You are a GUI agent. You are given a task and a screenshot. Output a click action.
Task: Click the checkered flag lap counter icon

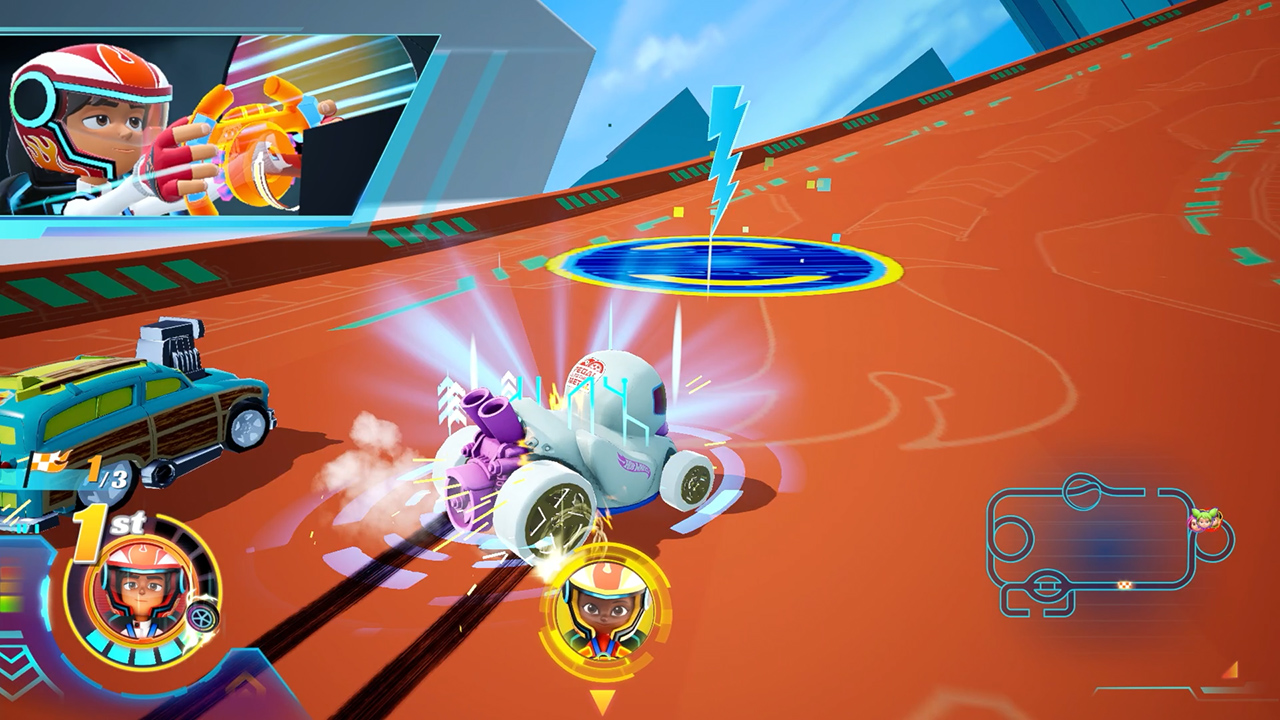click(46, 460)
